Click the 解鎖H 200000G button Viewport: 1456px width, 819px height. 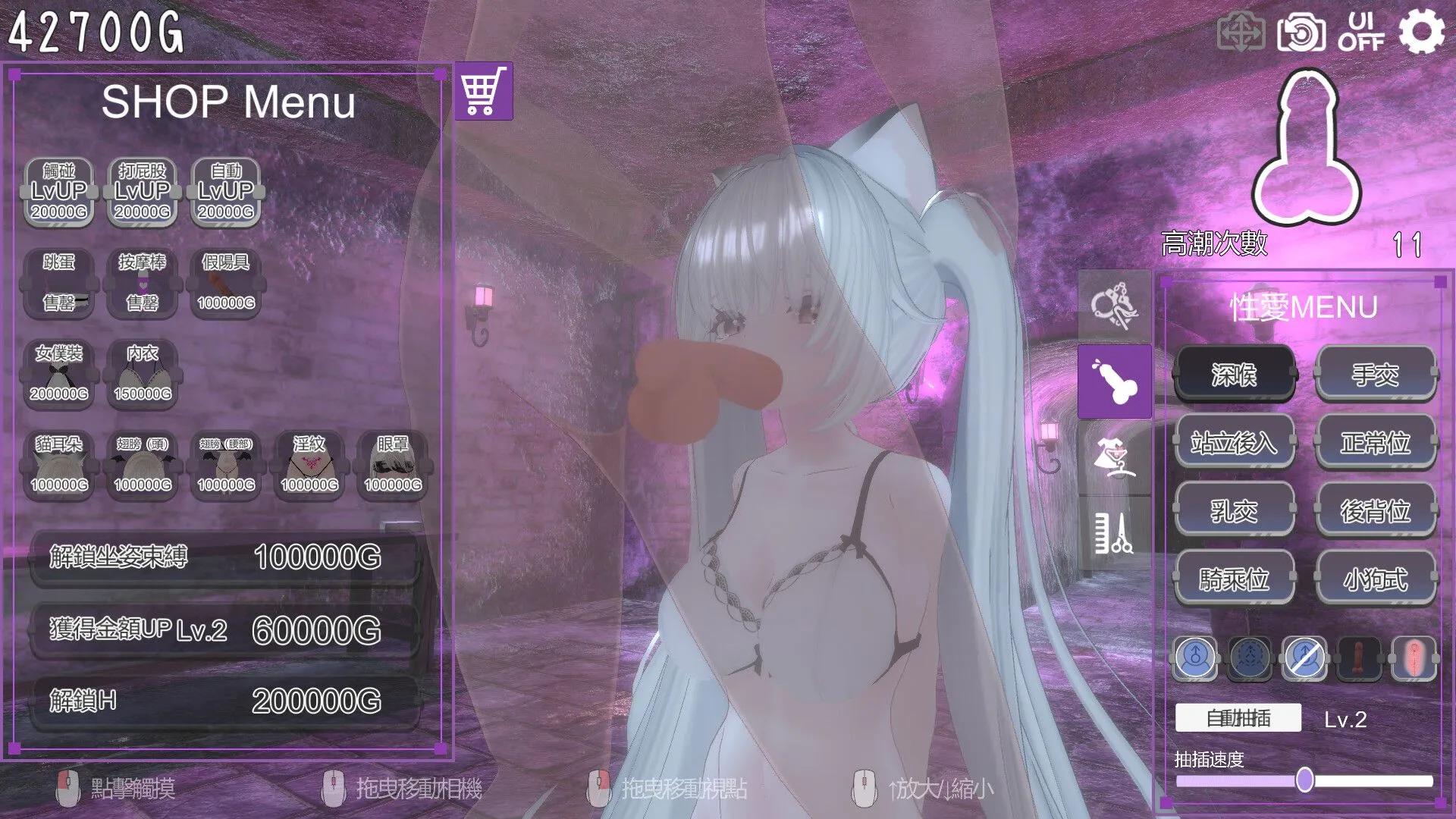point(224,701)
